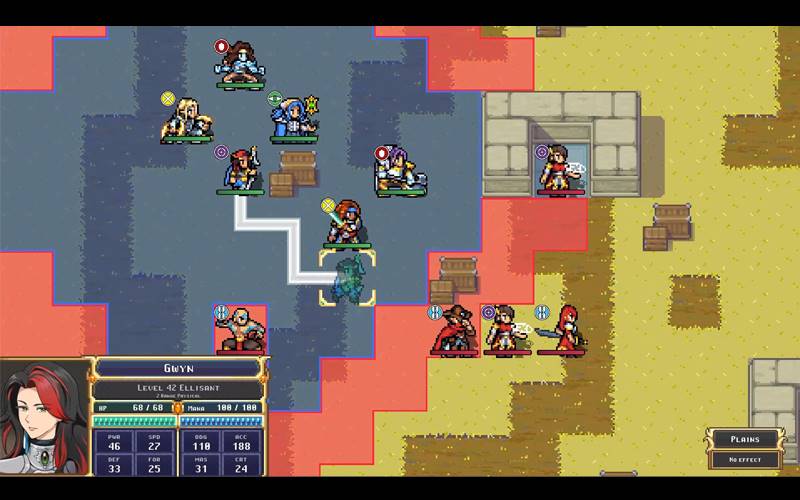Target the bald enemy brawler unit

pyautogui.click(x=240, y=331)
